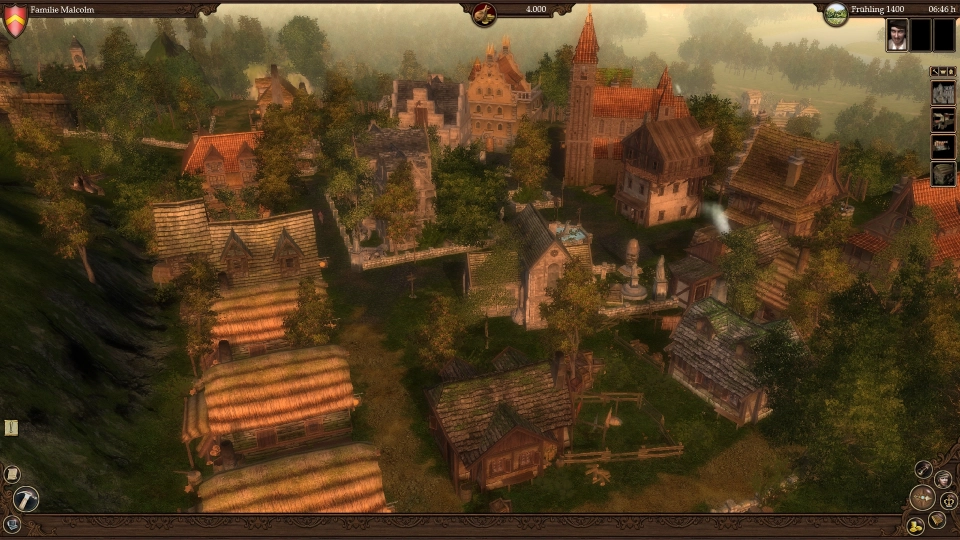Open the computer system menu icon

[12, 523]
